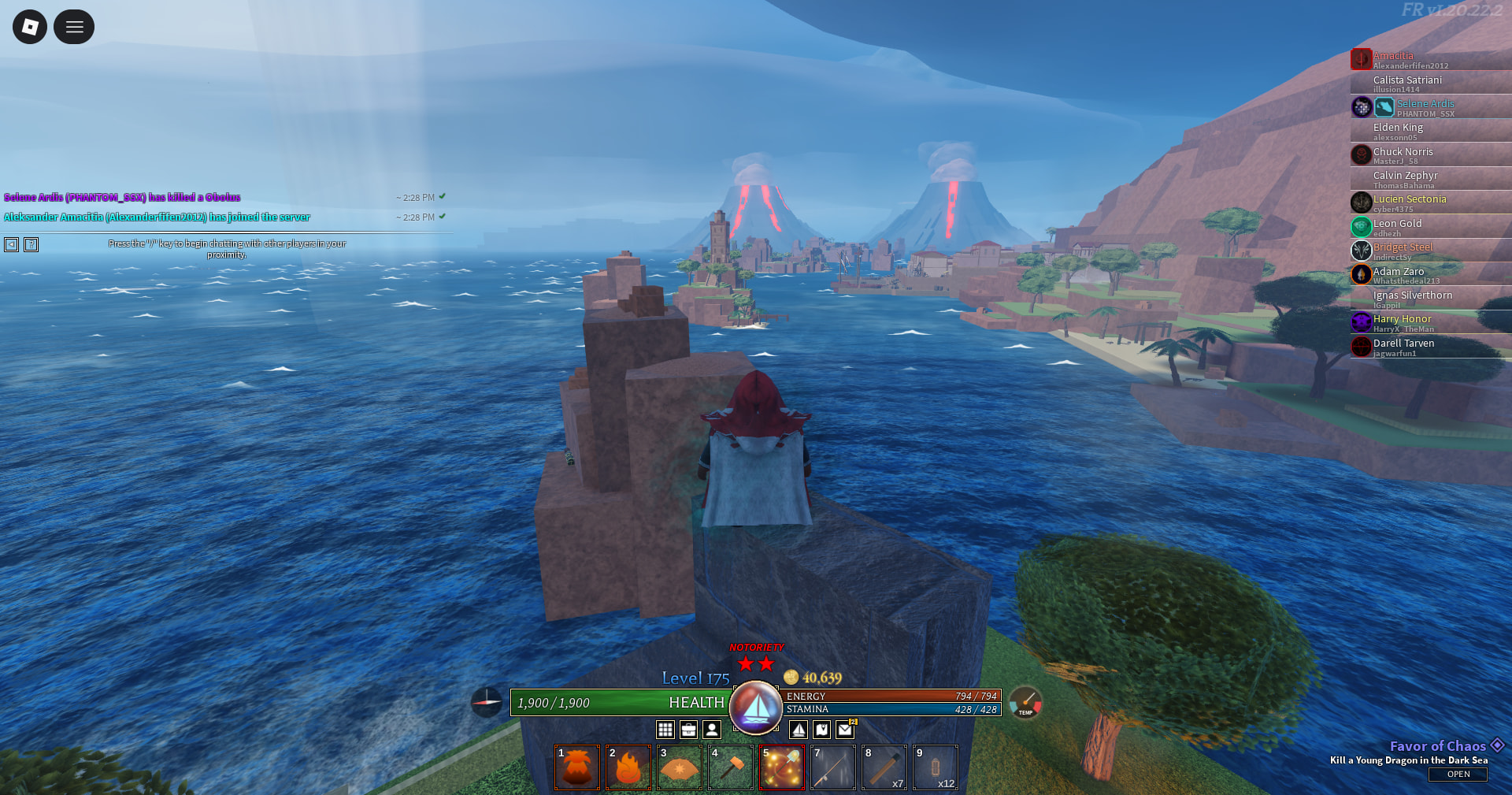Activate the flame ability in slot 2
Viewport: 1512px width, 795px height.
(628, 767)
